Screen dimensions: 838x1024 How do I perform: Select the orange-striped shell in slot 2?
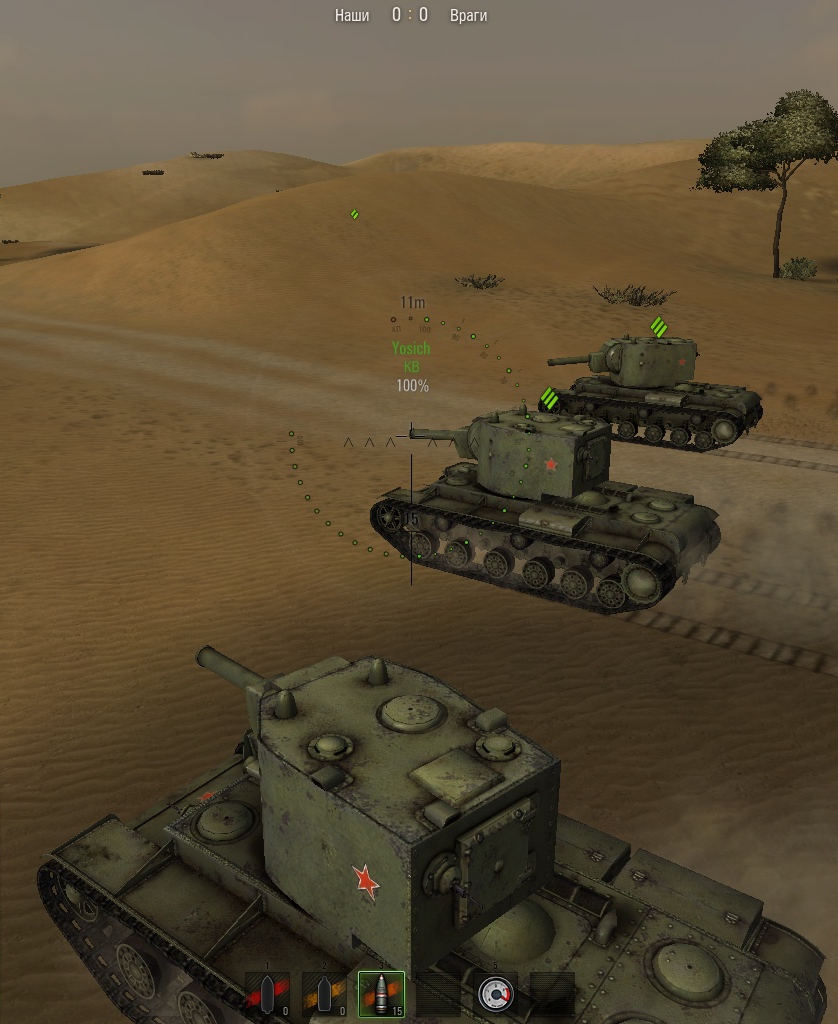(x=325, y=994)
